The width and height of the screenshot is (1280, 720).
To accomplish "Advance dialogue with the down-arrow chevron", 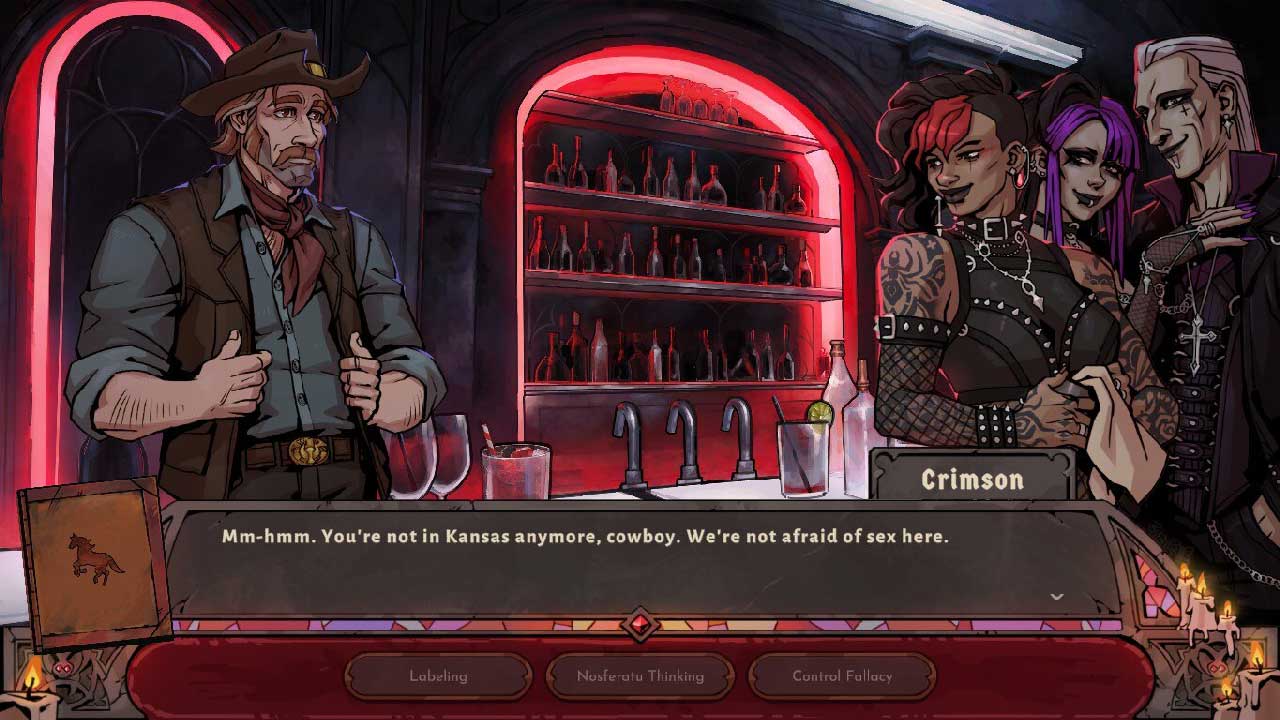I will pyautogui.click(x=1056, y=597).
